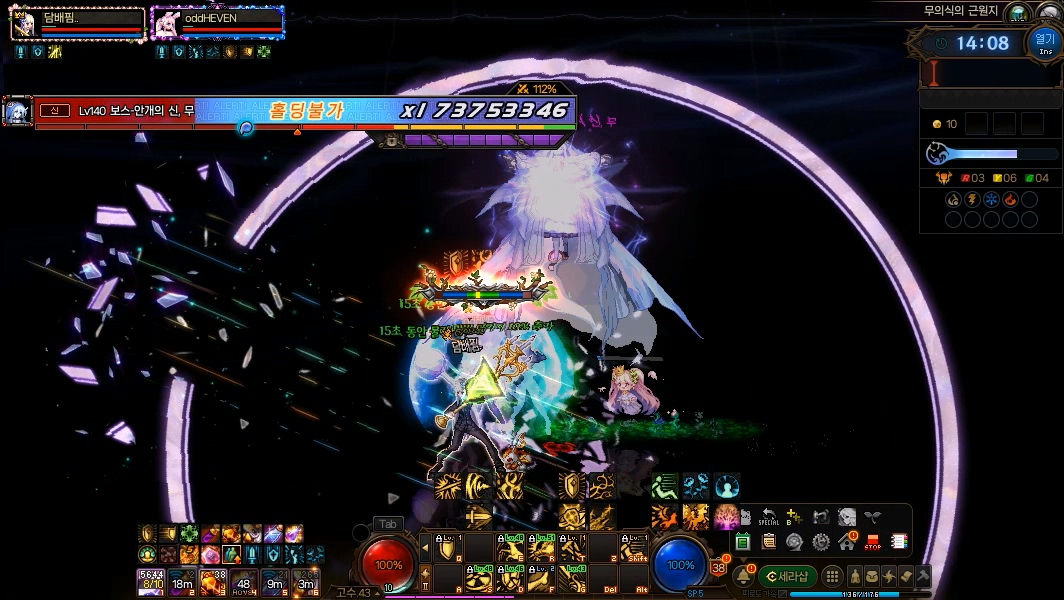Image resolution: width=1064 pixels, height=600 pixels.
Task: Open the hammer icon in bottom bar
Action: [x=922, y=576]
